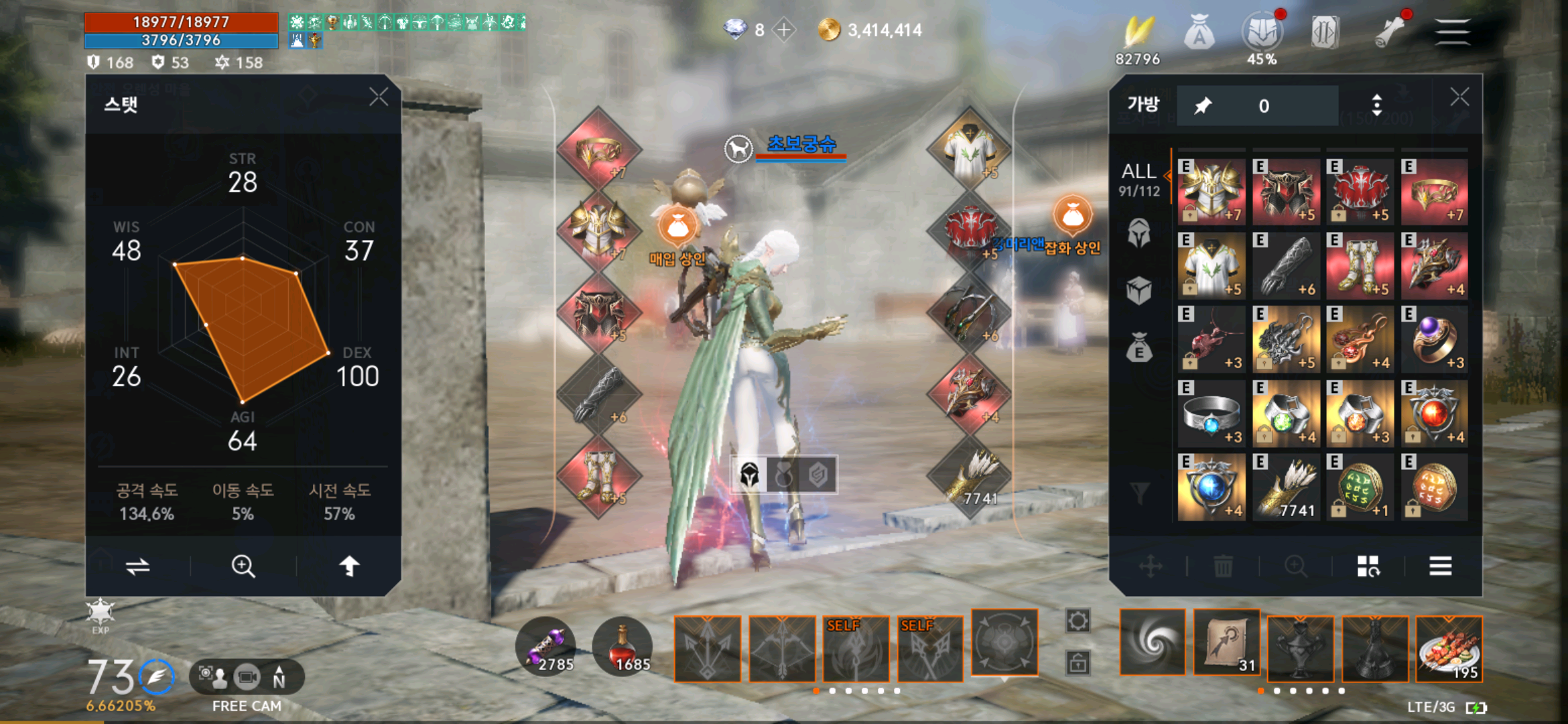Select the arrow bundle with 7741 in bag

pos(1286,487)
